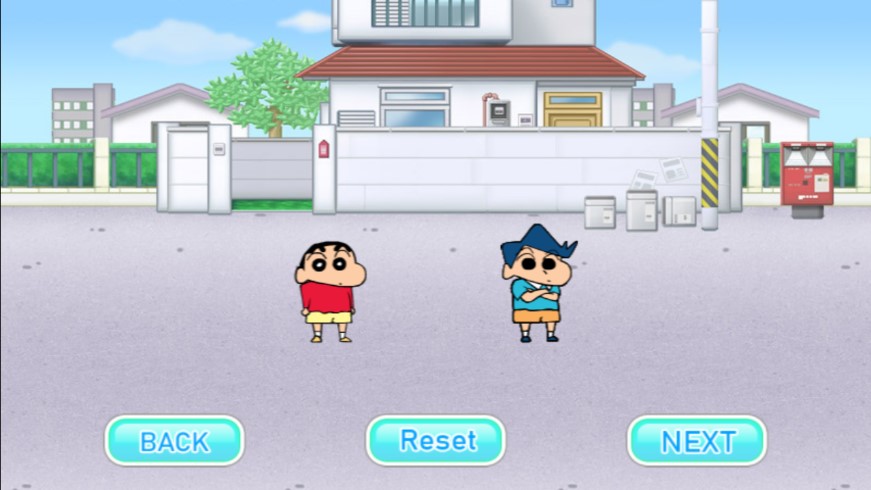Image resolution: width=871 pixels, height=490 pixels.
Task: Go to the NEXT screen
Action: tap(697, 441)
